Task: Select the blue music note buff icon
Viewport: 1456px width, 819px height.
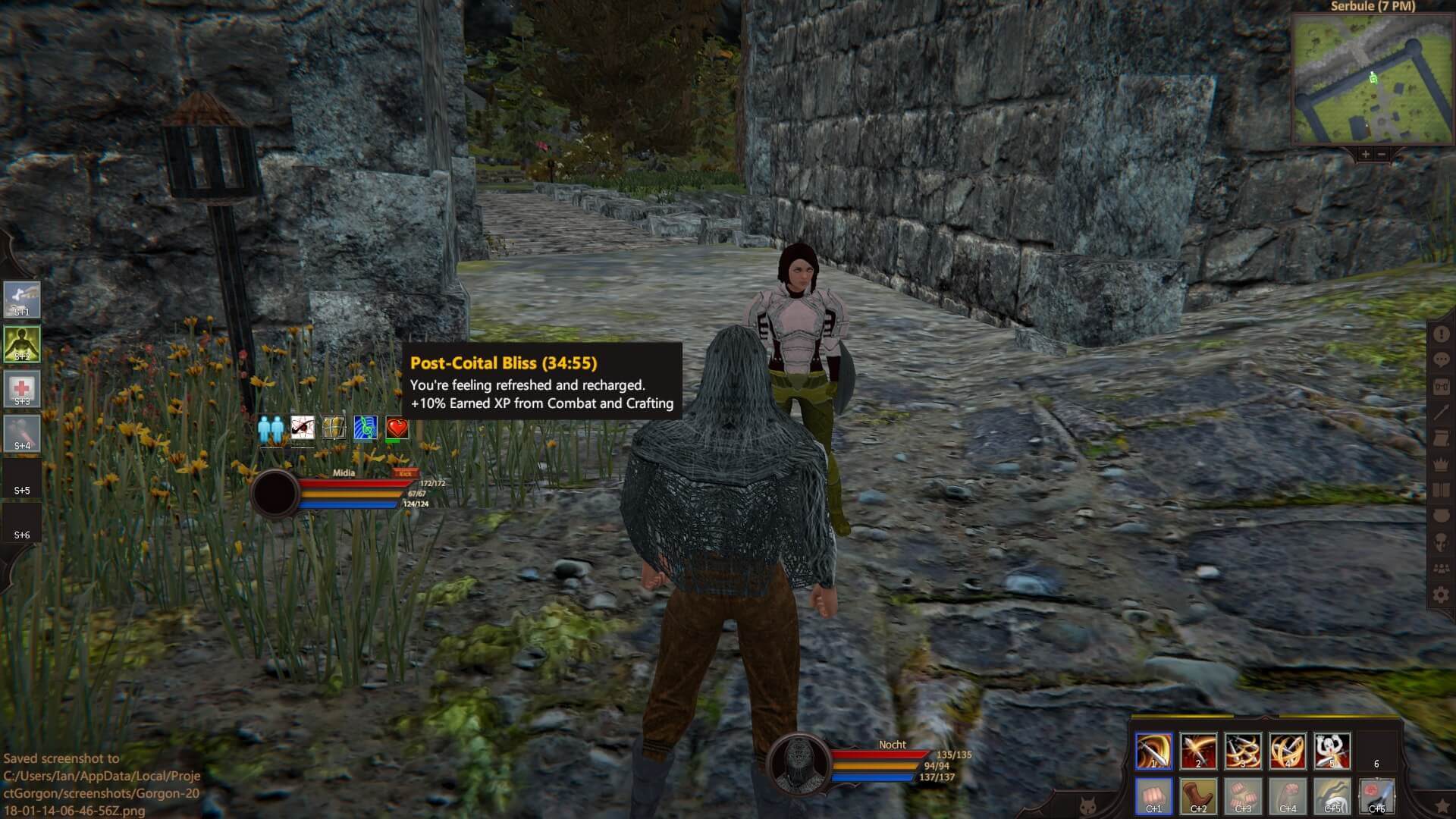Action: click(365, 428)
